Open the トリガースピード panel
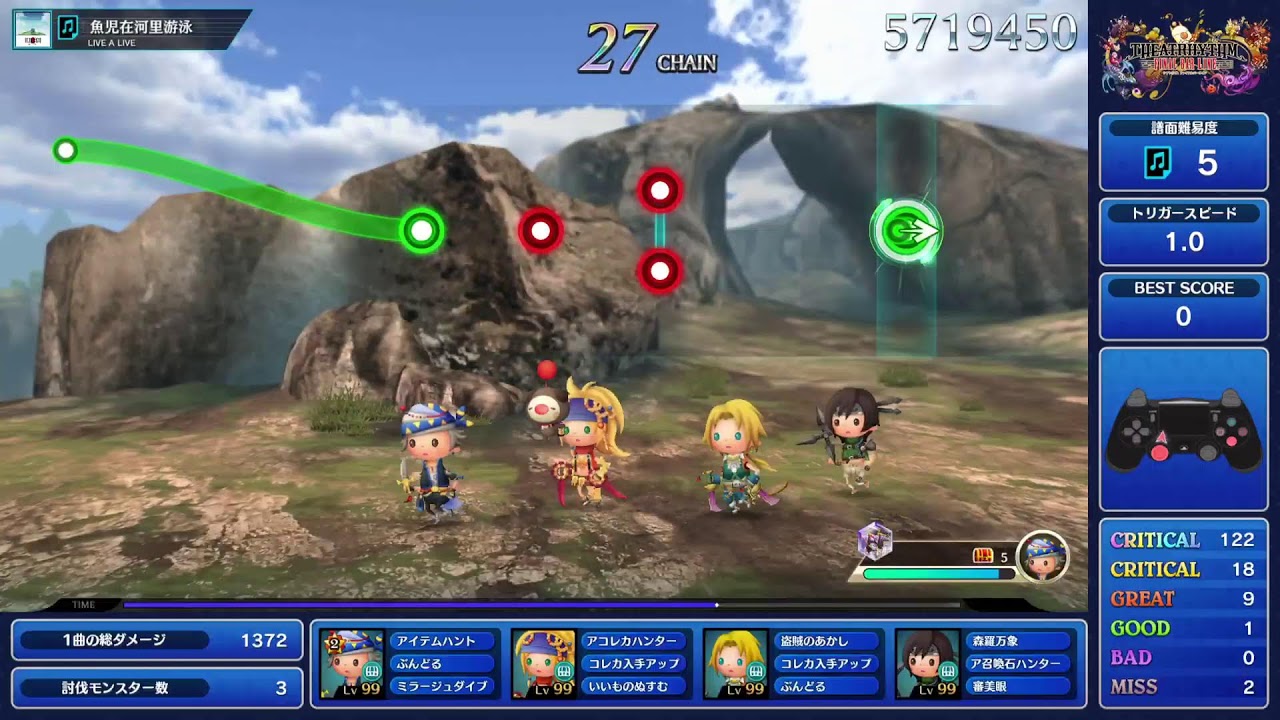Image resolution: width=1280 pixels, height=720 pixels. [x=1183, y=232]
